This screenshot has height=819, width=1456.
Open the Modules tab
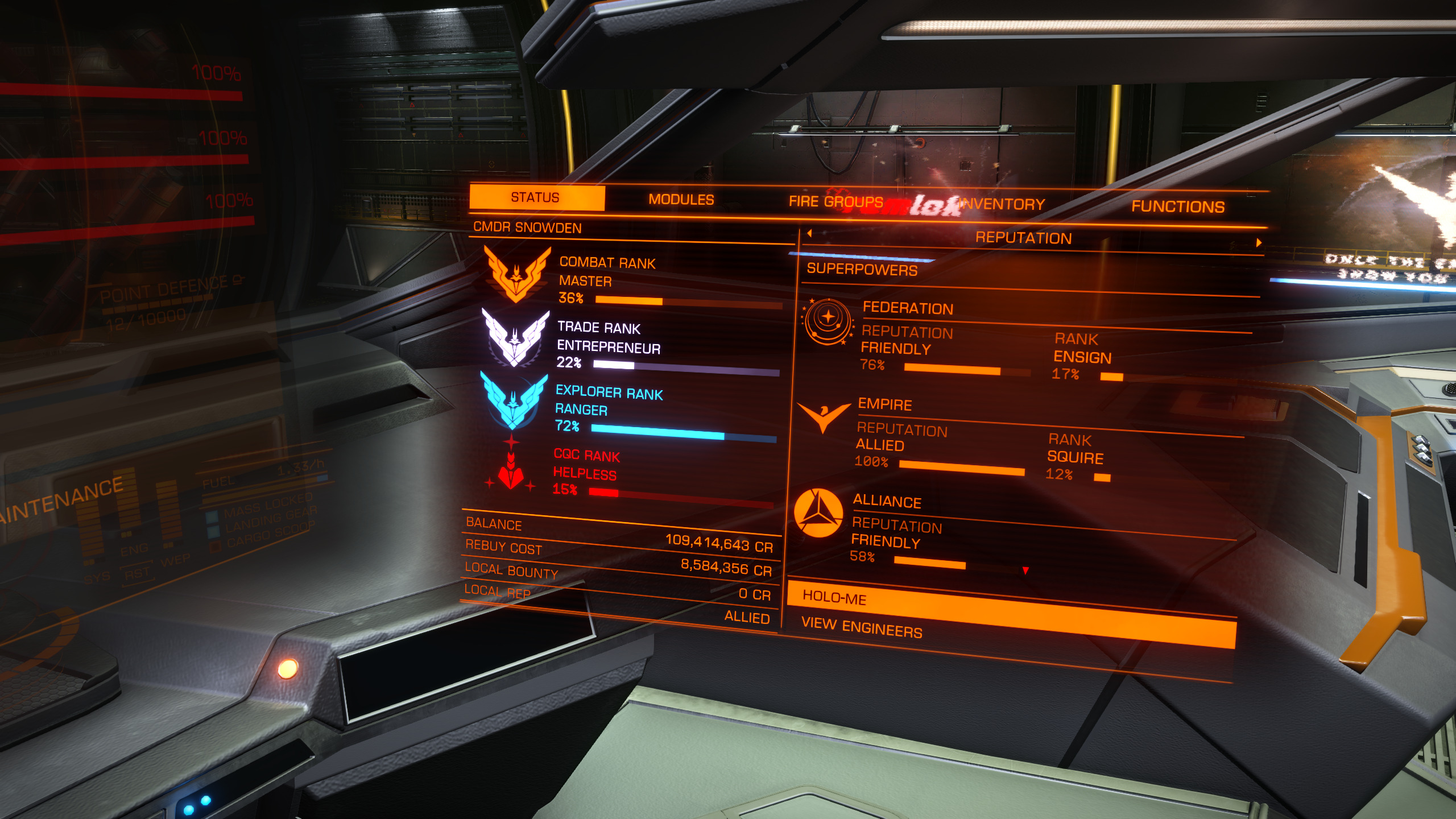[x=681, y=200]
